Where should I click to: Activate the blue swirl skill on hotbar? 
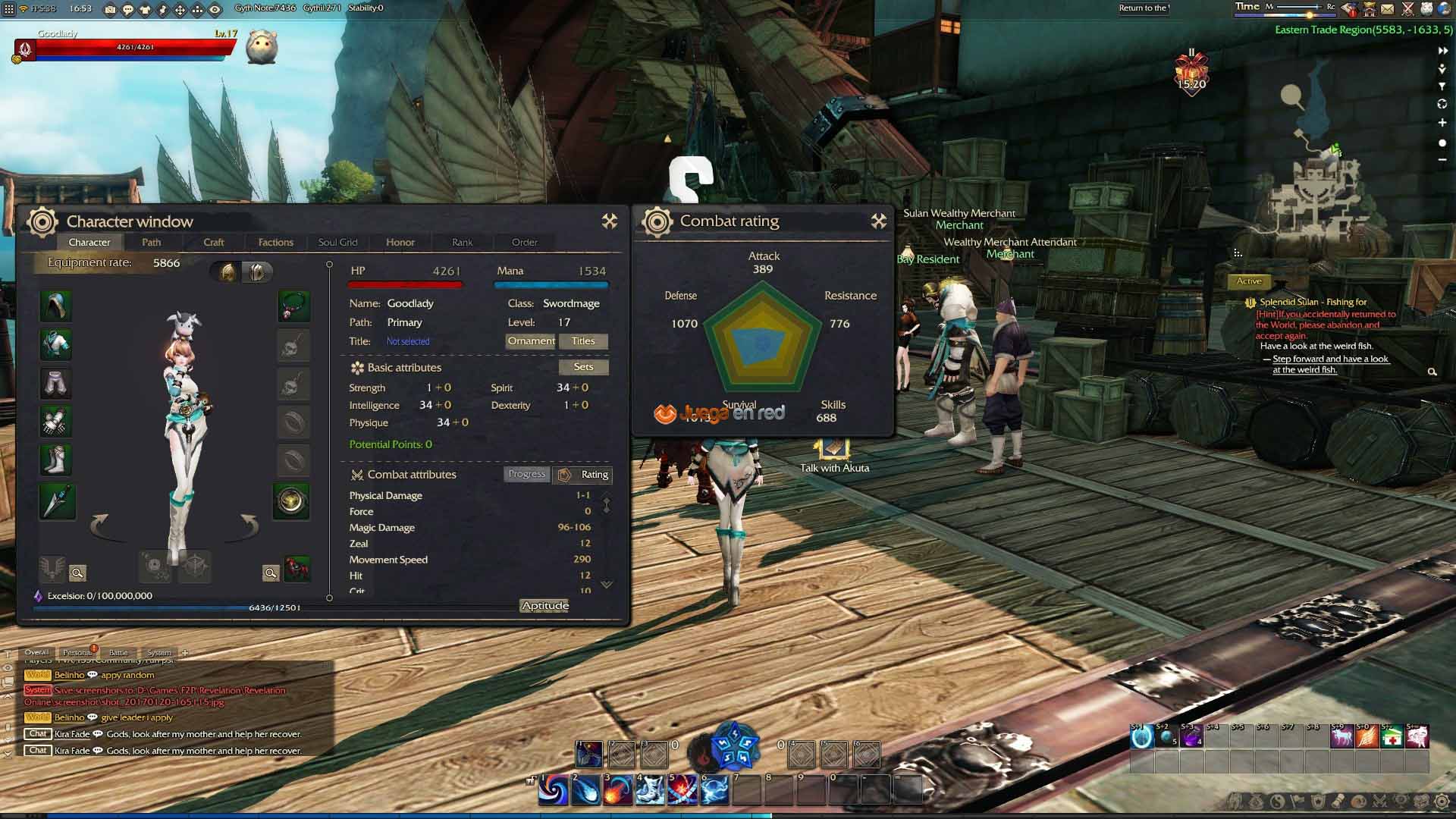[x=554, y=790]
